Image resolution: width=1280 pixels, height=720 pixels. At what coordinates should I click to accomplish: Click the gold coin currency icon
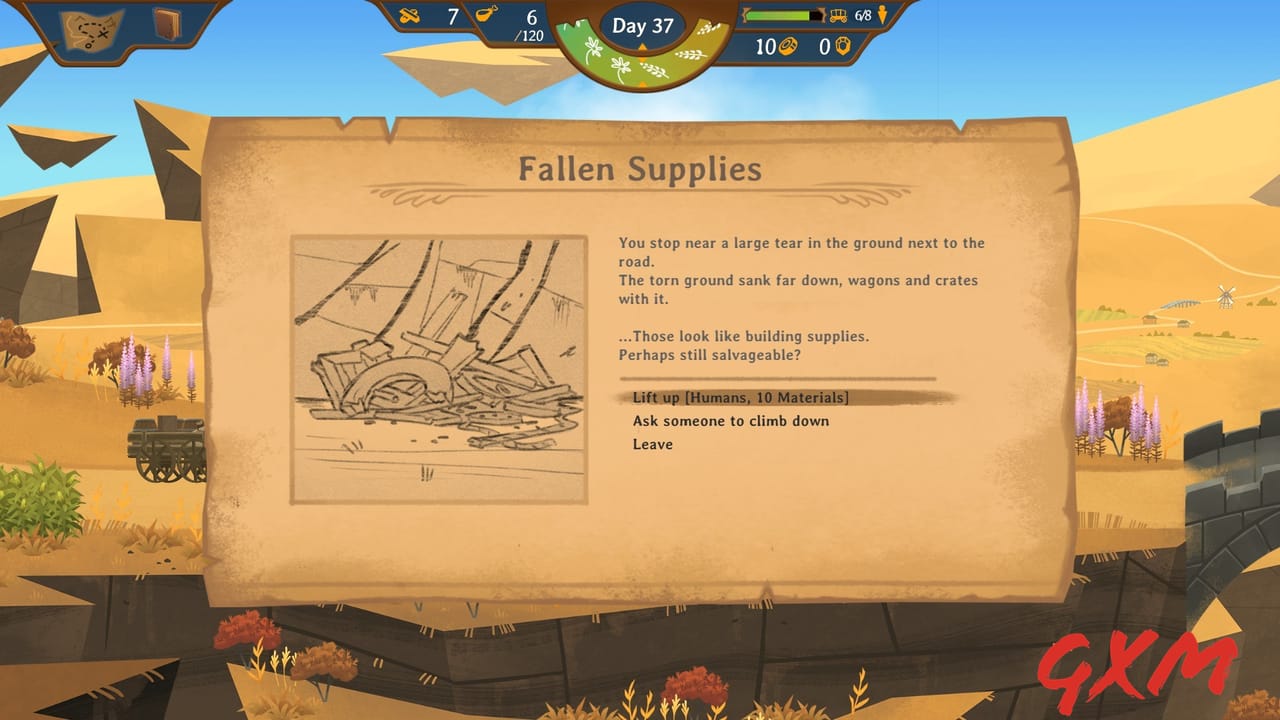(x=789, y=47)
